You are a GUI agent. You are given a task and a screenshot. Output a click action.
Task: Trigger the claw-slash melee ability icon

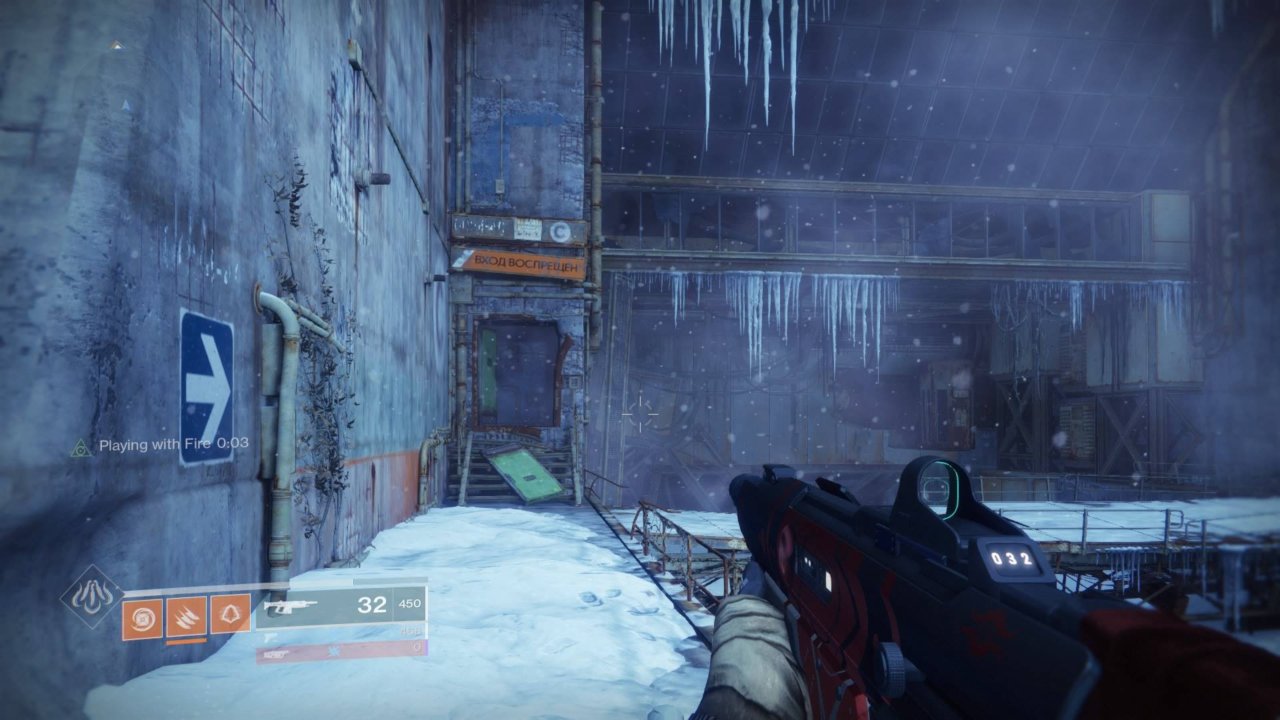coord(186,617)
